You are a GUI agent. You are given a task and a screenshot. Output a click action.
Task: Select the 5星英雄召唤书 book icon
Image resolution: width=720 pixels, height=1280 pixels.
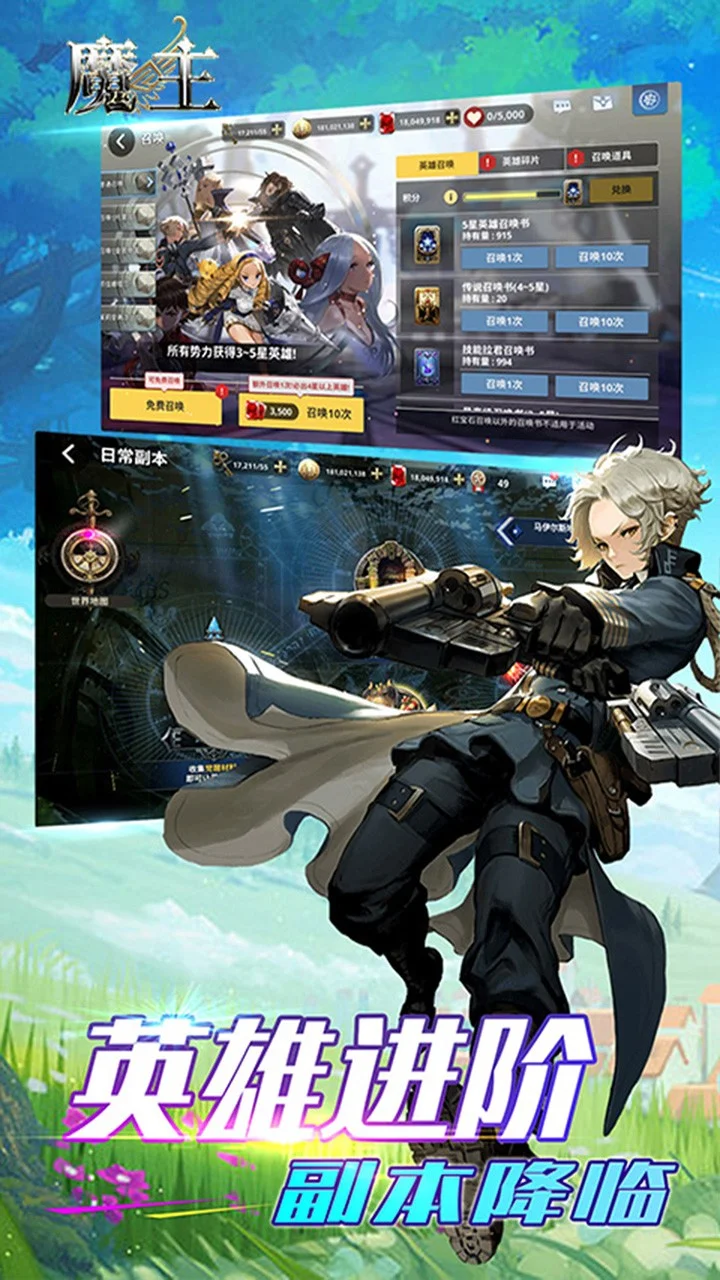pos(427,241)
